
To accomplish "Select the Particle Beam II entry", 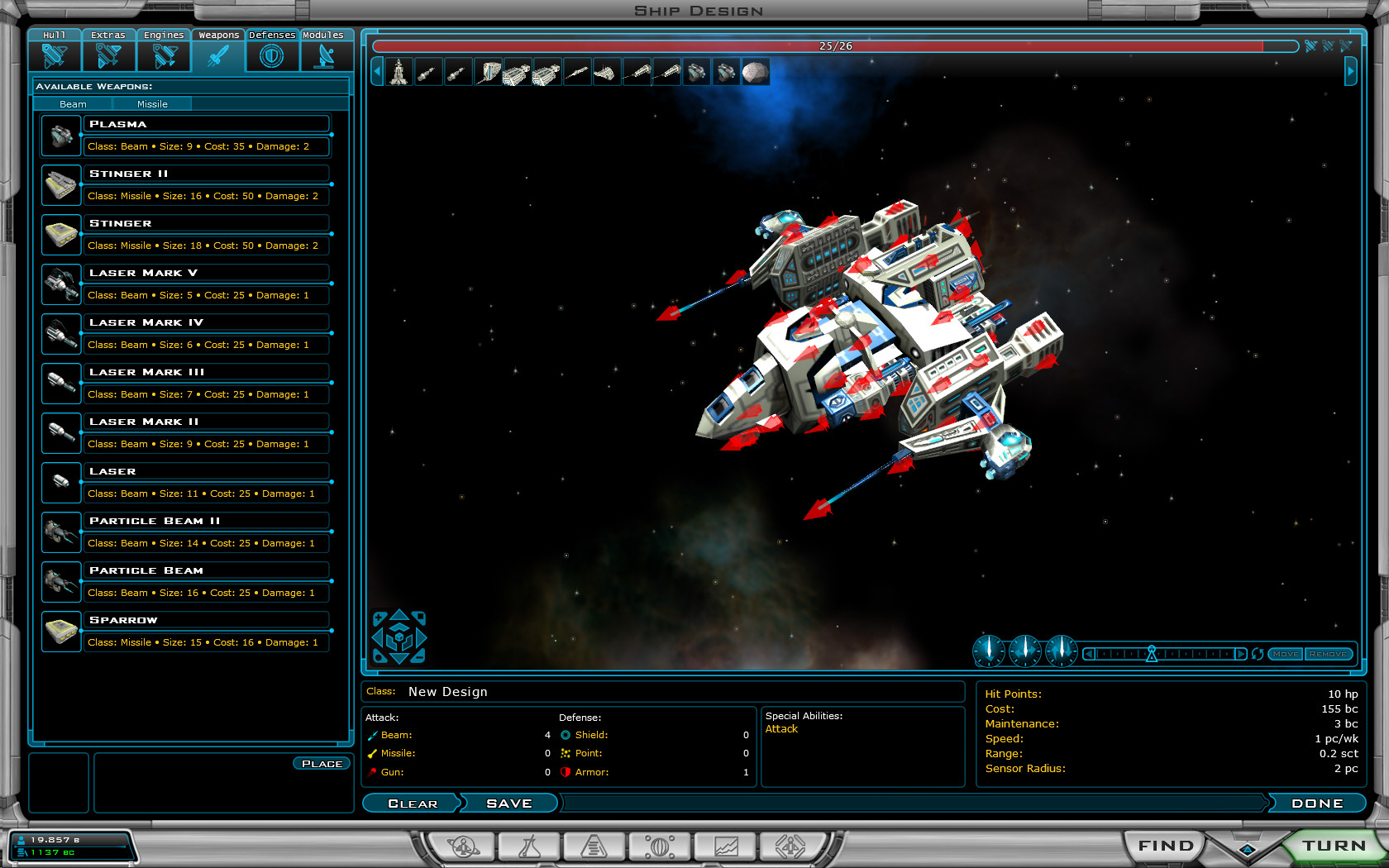I will [x=206, y=521].
